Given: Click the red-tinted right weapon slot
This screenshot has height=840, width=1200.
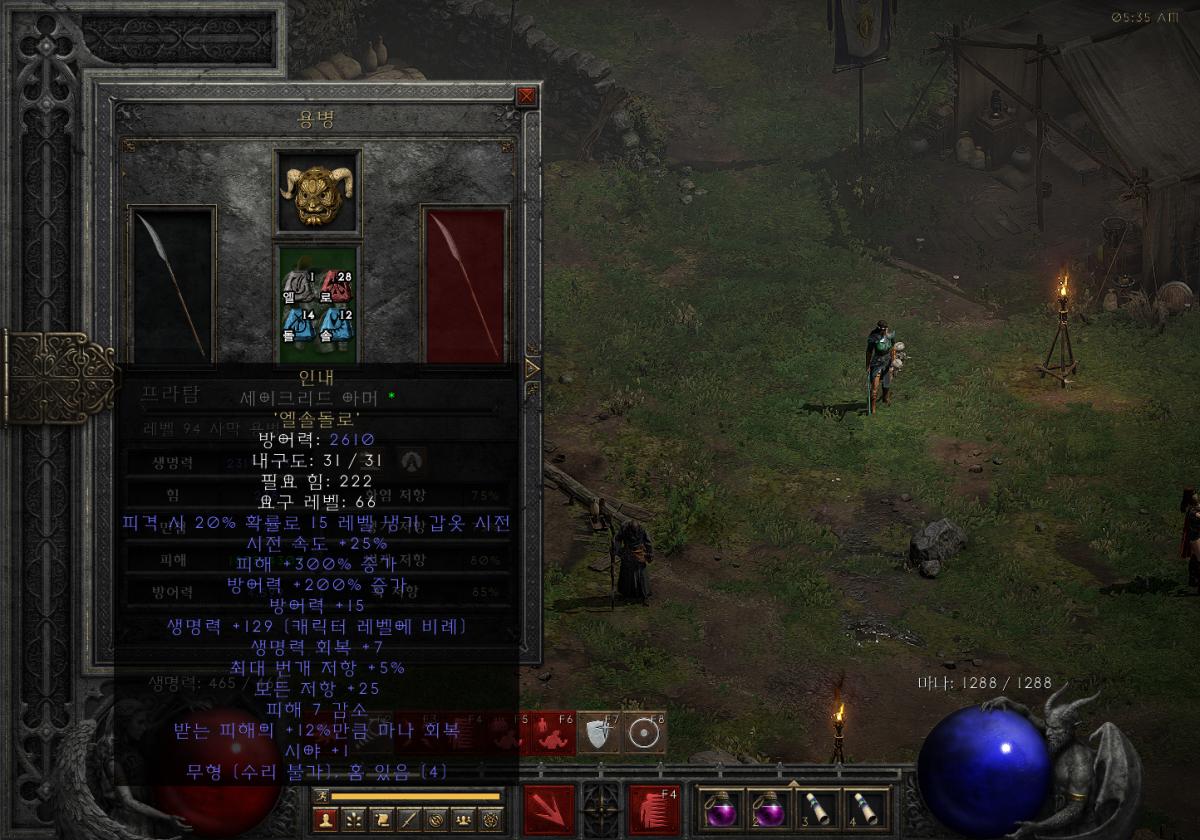Looking at the screenshot, I should 464,285.
